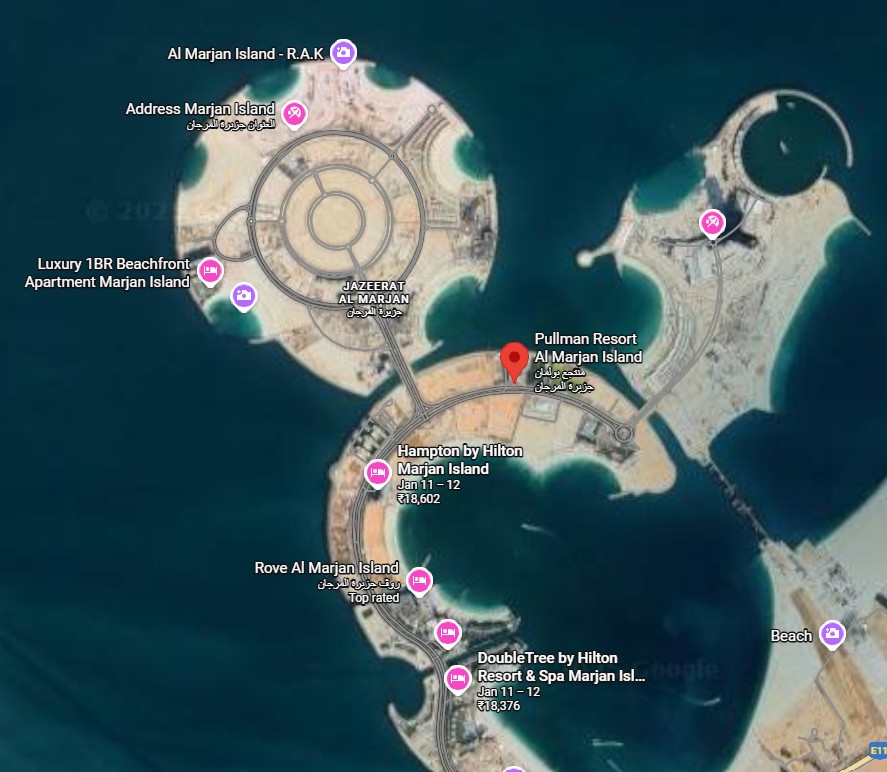Open the Address Marjan Island restaurant marker
Image resolution: width=887 pixels, height=772 pixels.
[293, 113]
